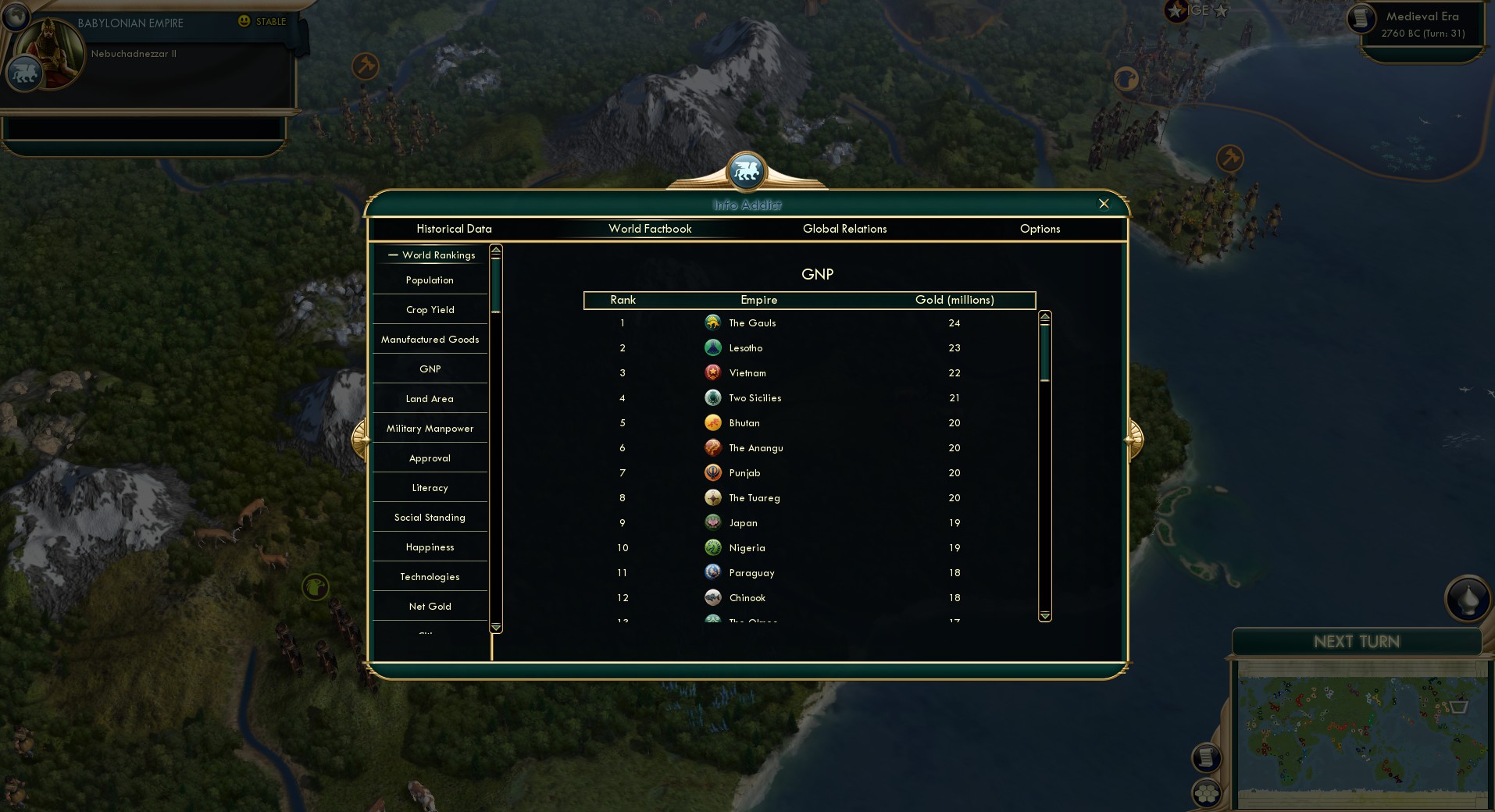The image size is (1495, 812).
Task: Toggle the hex grid icon beside the minimap
Action: click(1204, 792)
